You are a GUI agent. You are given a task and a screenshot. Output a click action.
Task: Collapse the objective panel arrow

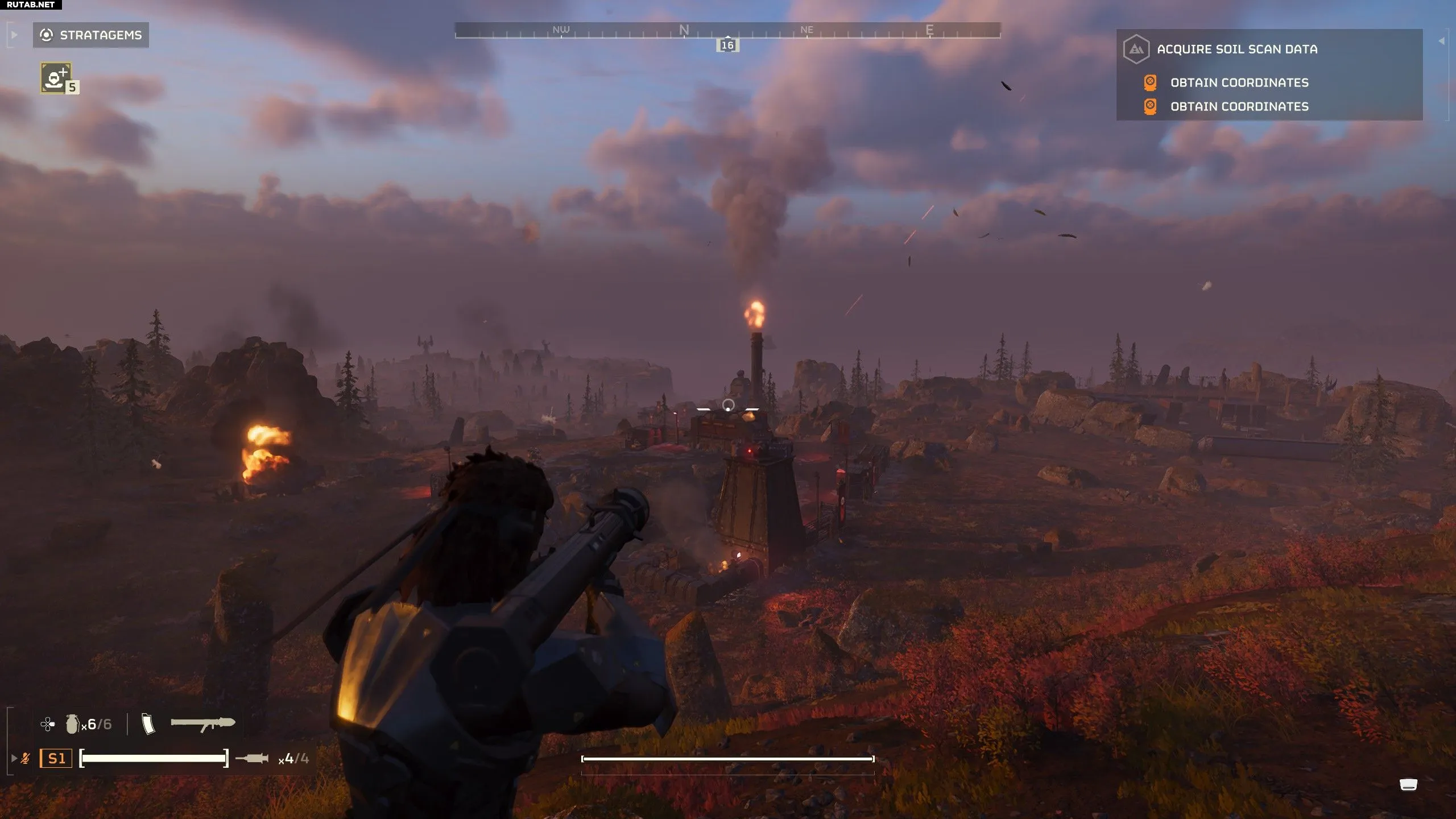[1441, 41]
